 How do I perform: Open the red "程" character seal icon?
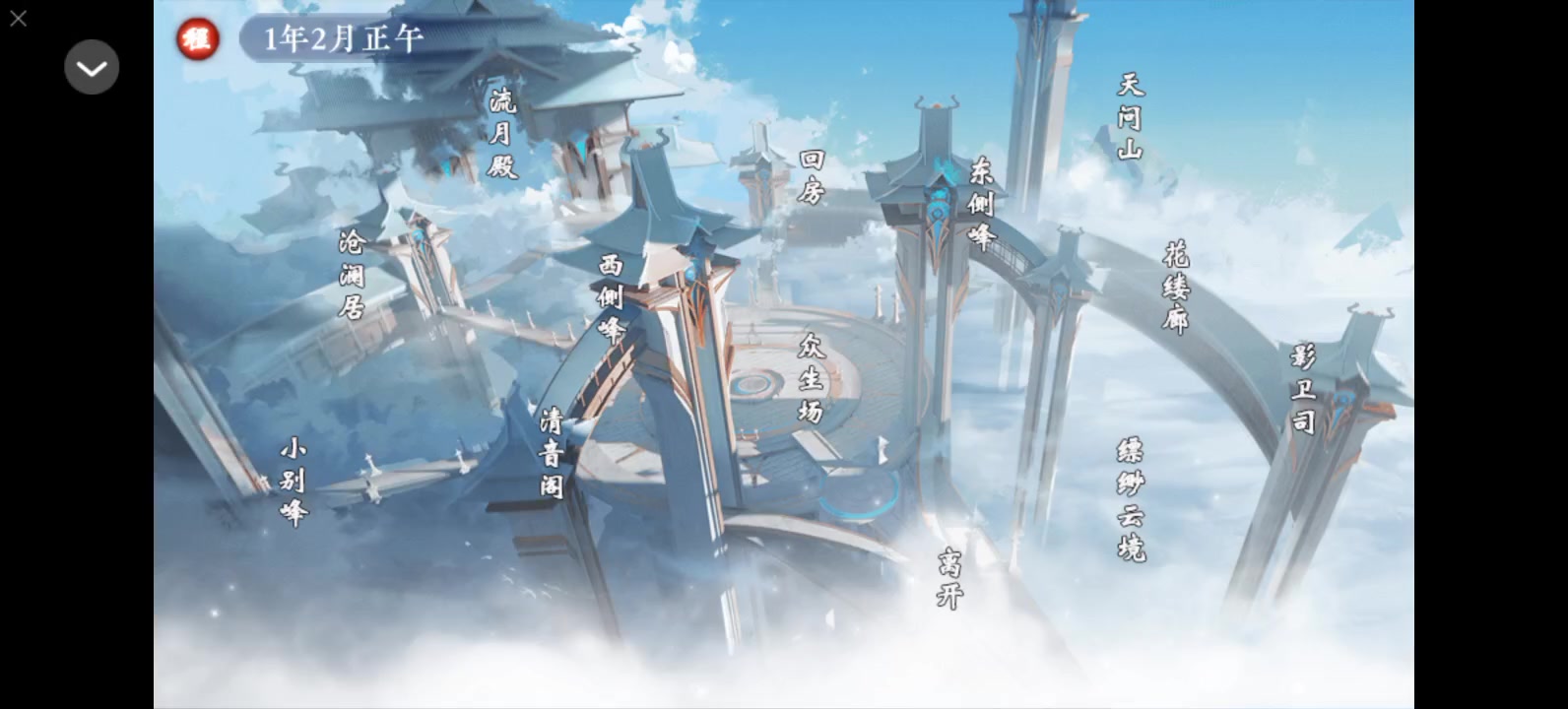(x=196, y=40)
